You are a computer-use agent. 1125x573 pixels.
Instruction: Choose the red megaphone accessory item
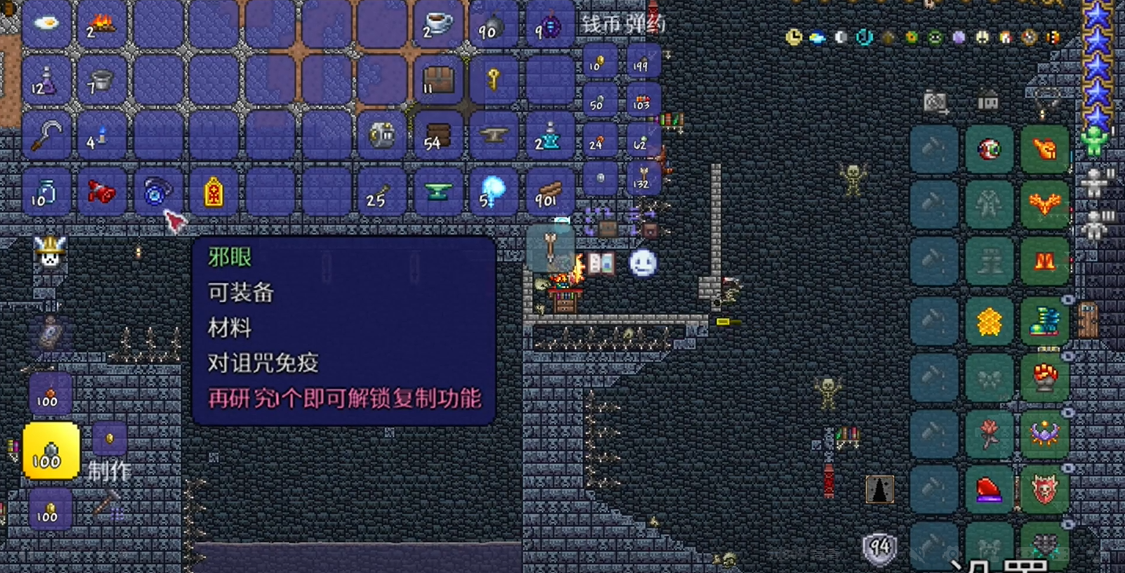click(101, 190)
